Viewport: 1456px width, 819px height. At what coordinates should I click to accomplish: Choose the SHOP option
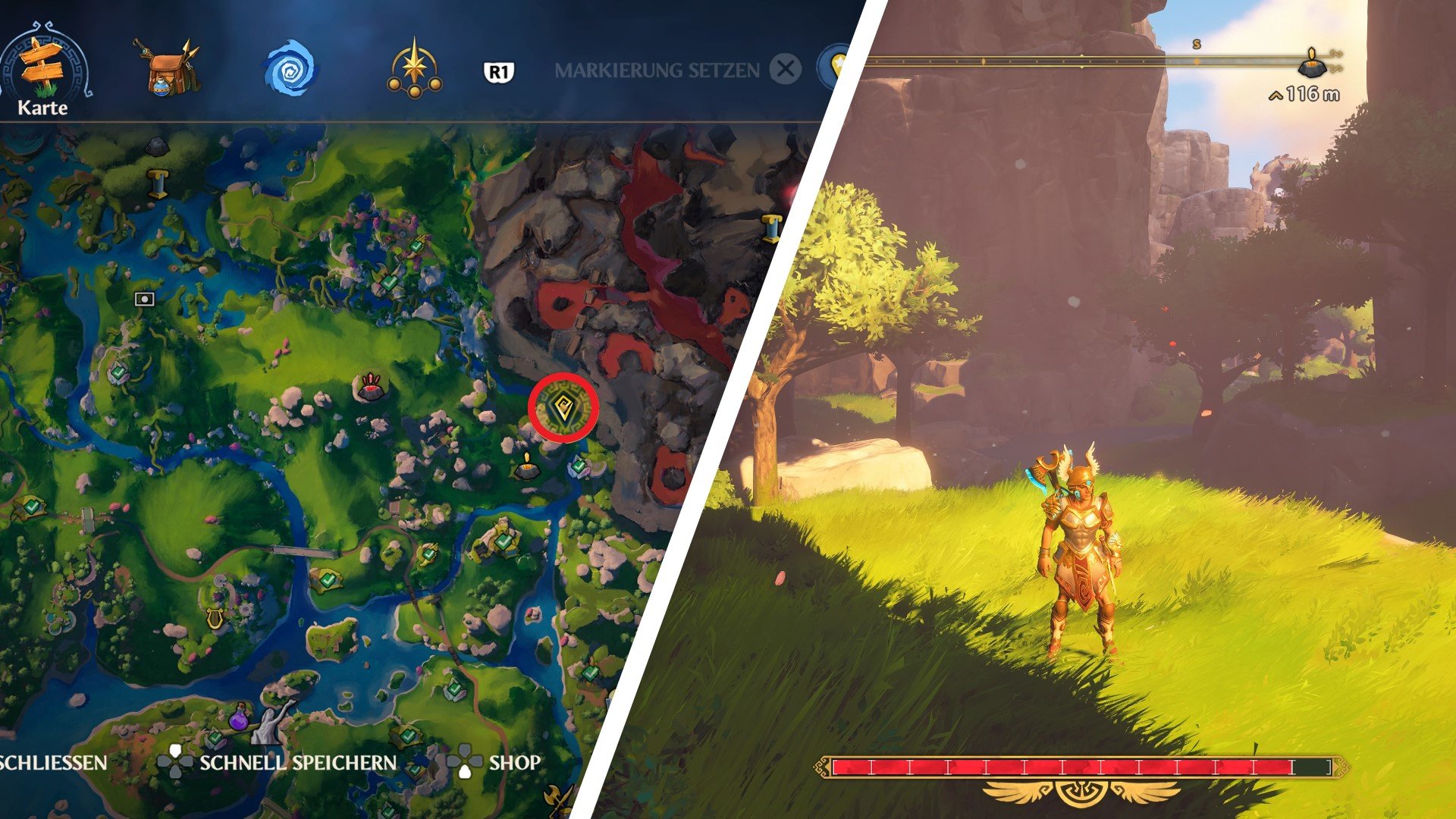514,762
